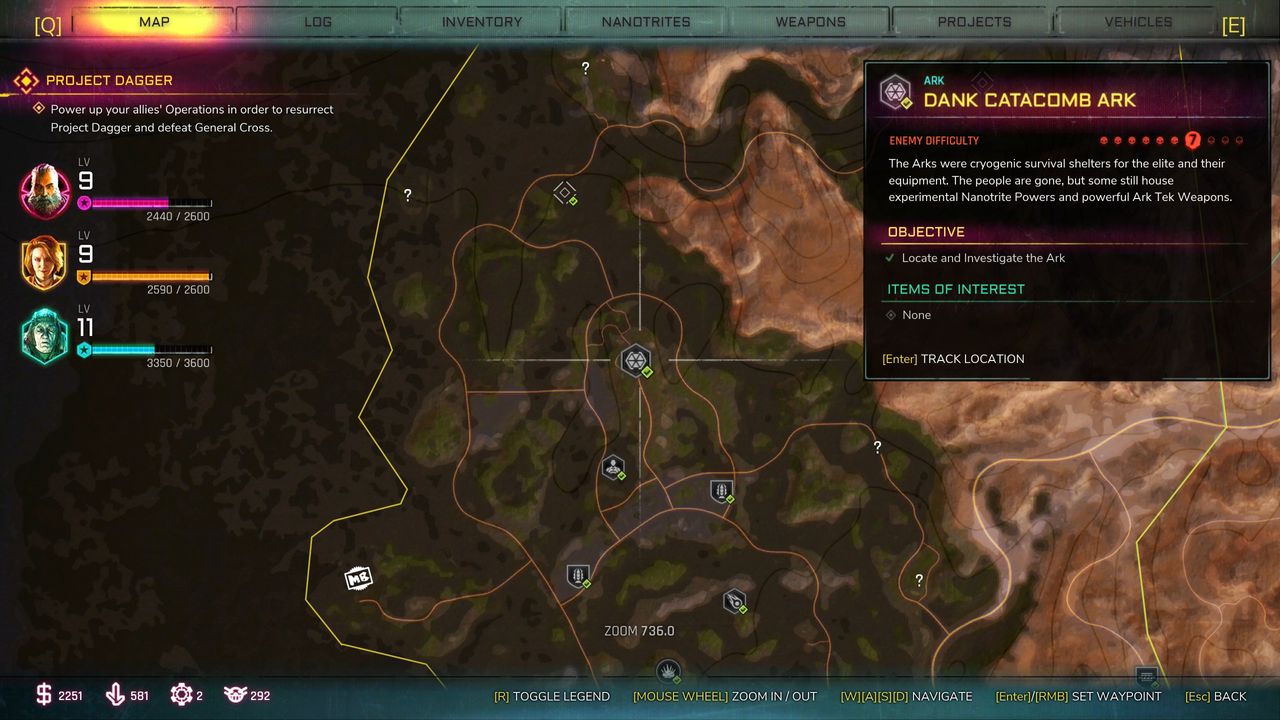Click Back to leave the map
Viewport: 1280px width, 720px height.
coord(1215,696)
